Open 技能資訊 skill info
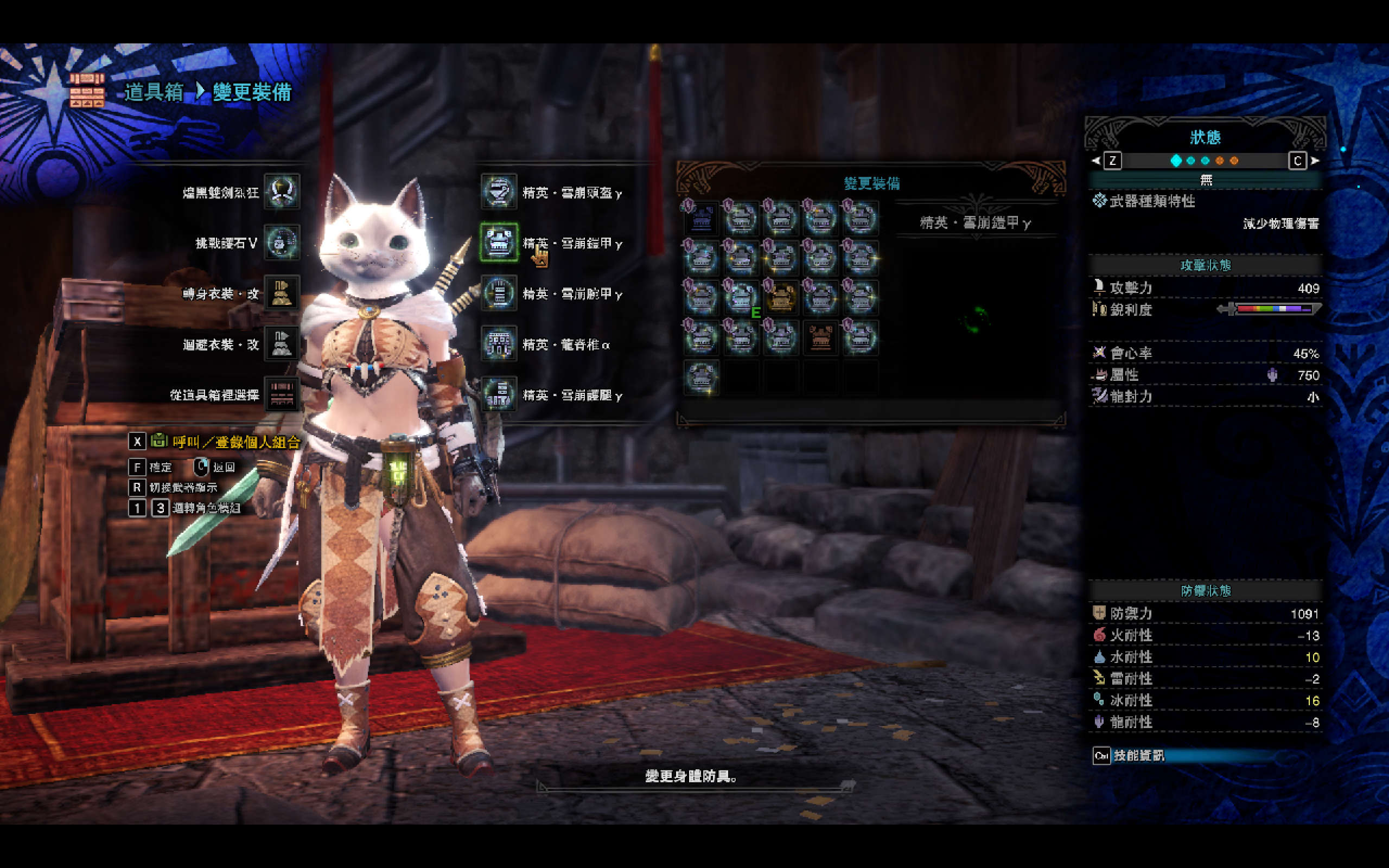The height and width of the screenshot is (868, 1389). [1138, 756]
